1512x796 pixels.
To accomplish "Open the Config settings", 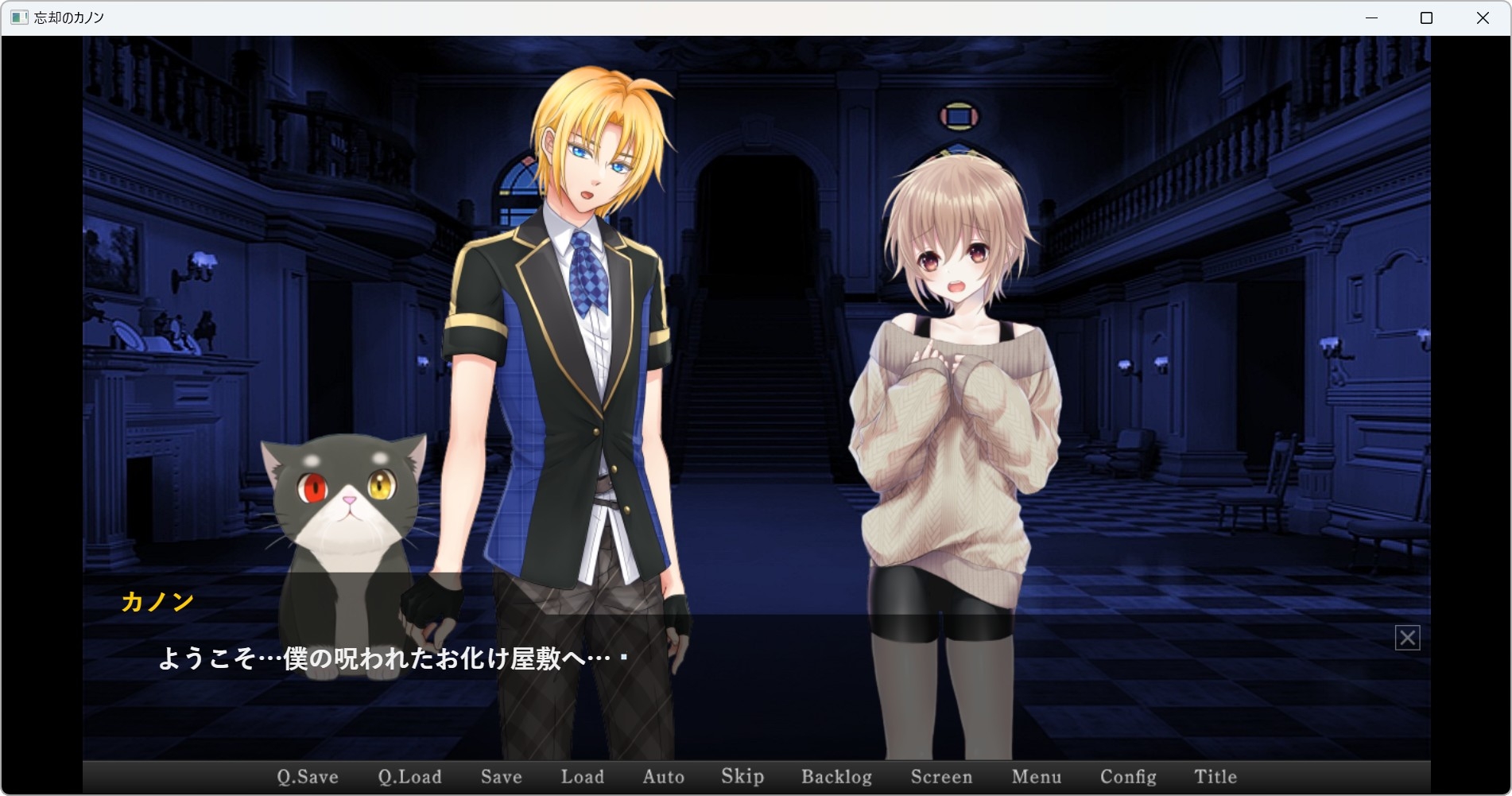I will pos(1128,777).
